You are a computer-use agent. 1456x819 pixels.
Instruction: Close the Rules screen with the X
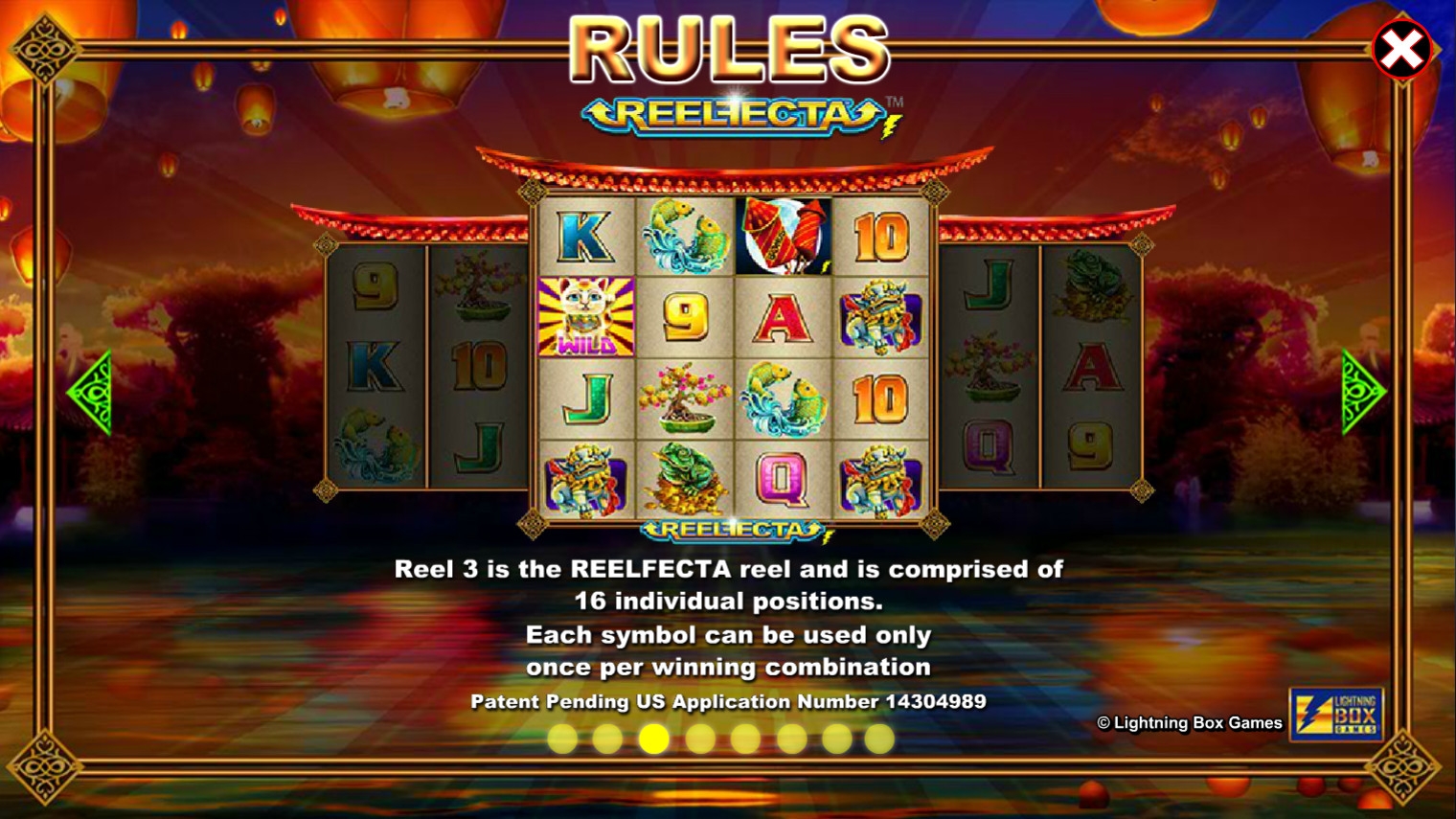click(x=1401, y=50)
